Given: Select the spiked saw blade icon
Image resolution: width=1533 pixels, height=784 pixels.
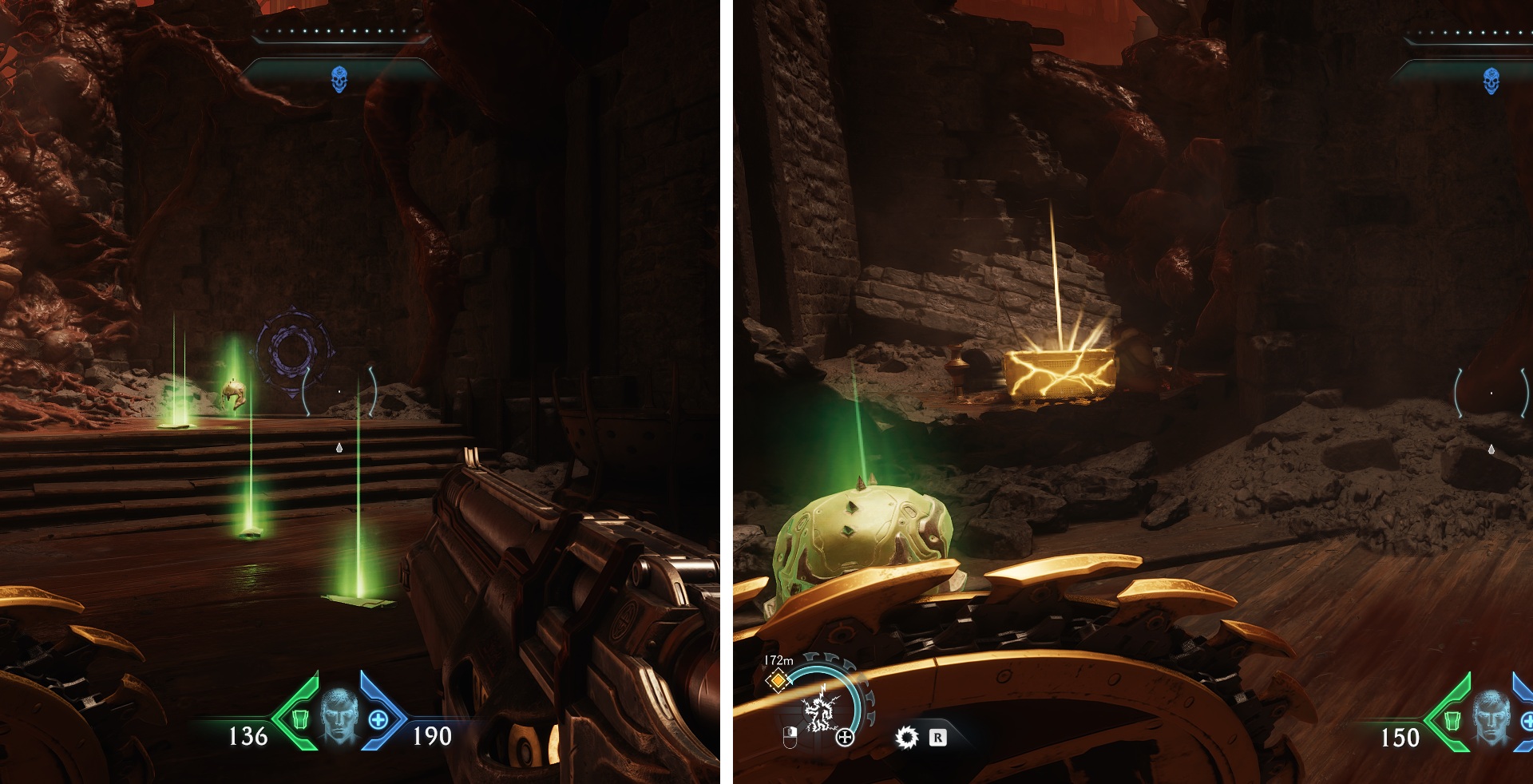Looking at the screenshot, I should tap(906, 737).
